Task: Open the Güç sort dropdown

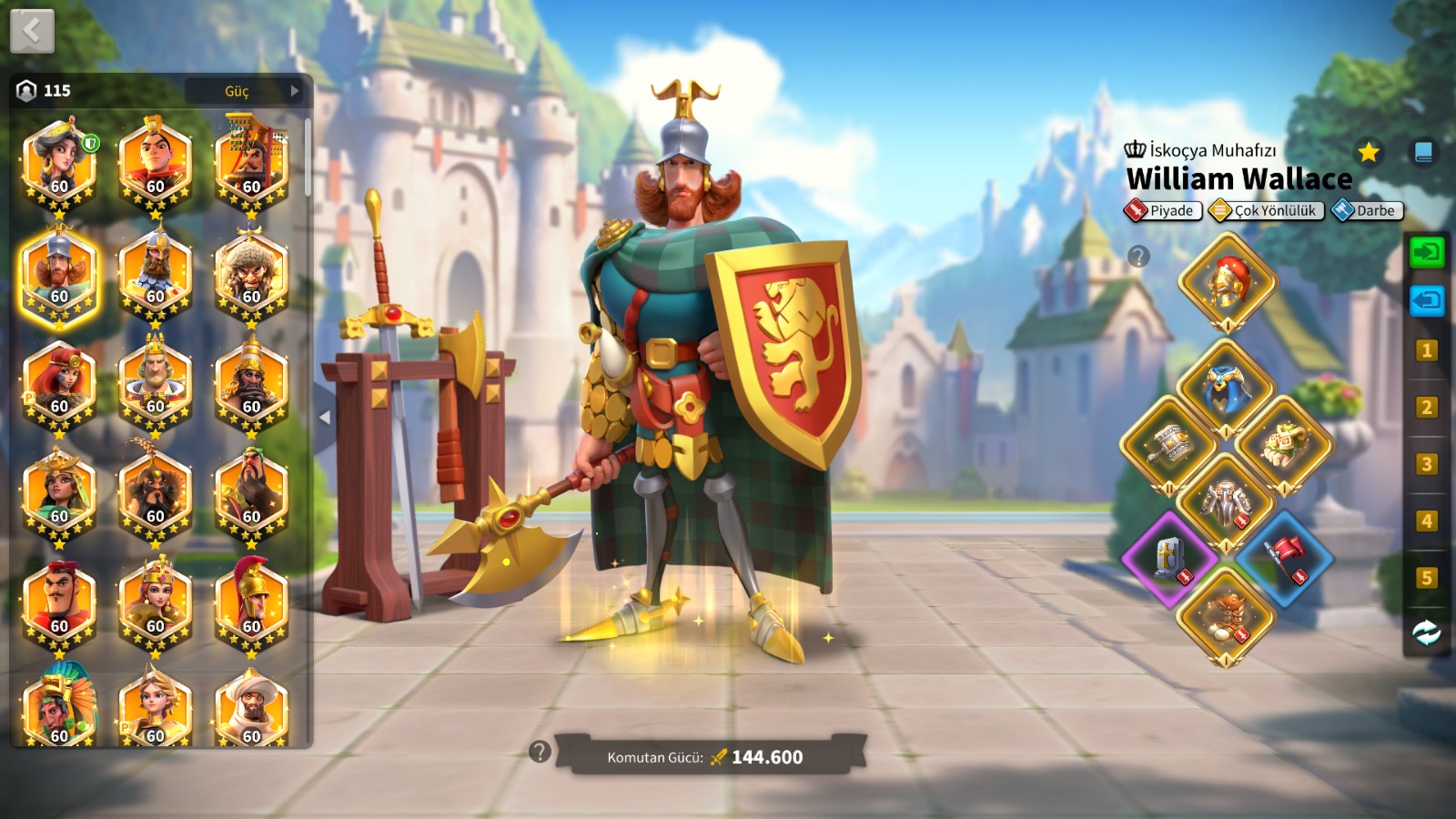Action: 244,91
